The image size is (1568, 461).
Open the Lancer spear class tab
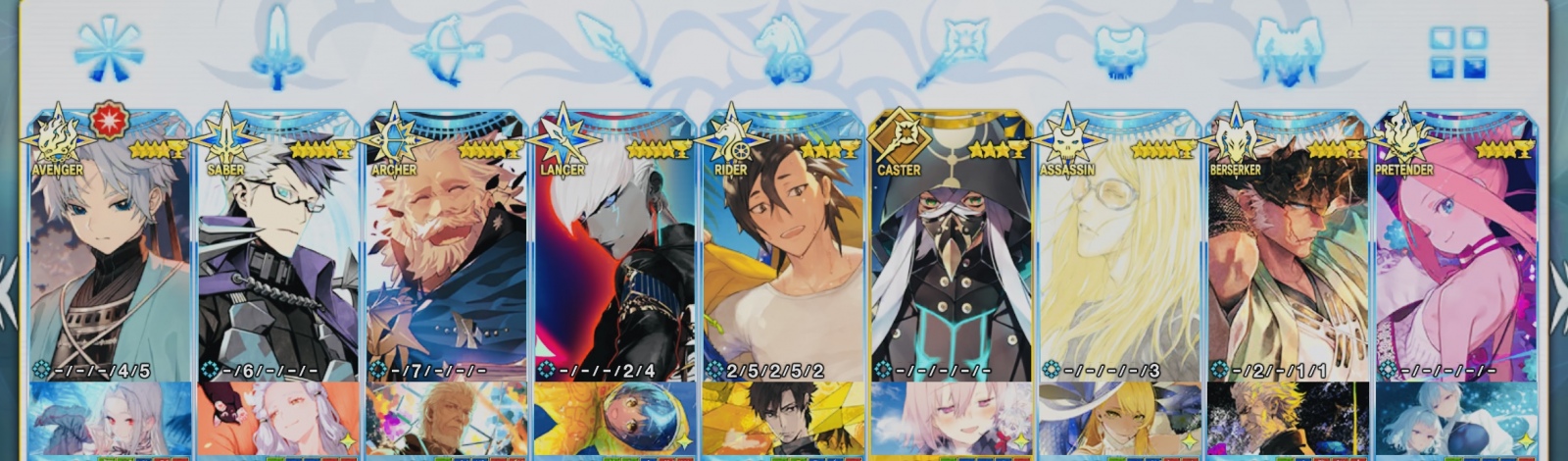(613, 49)
